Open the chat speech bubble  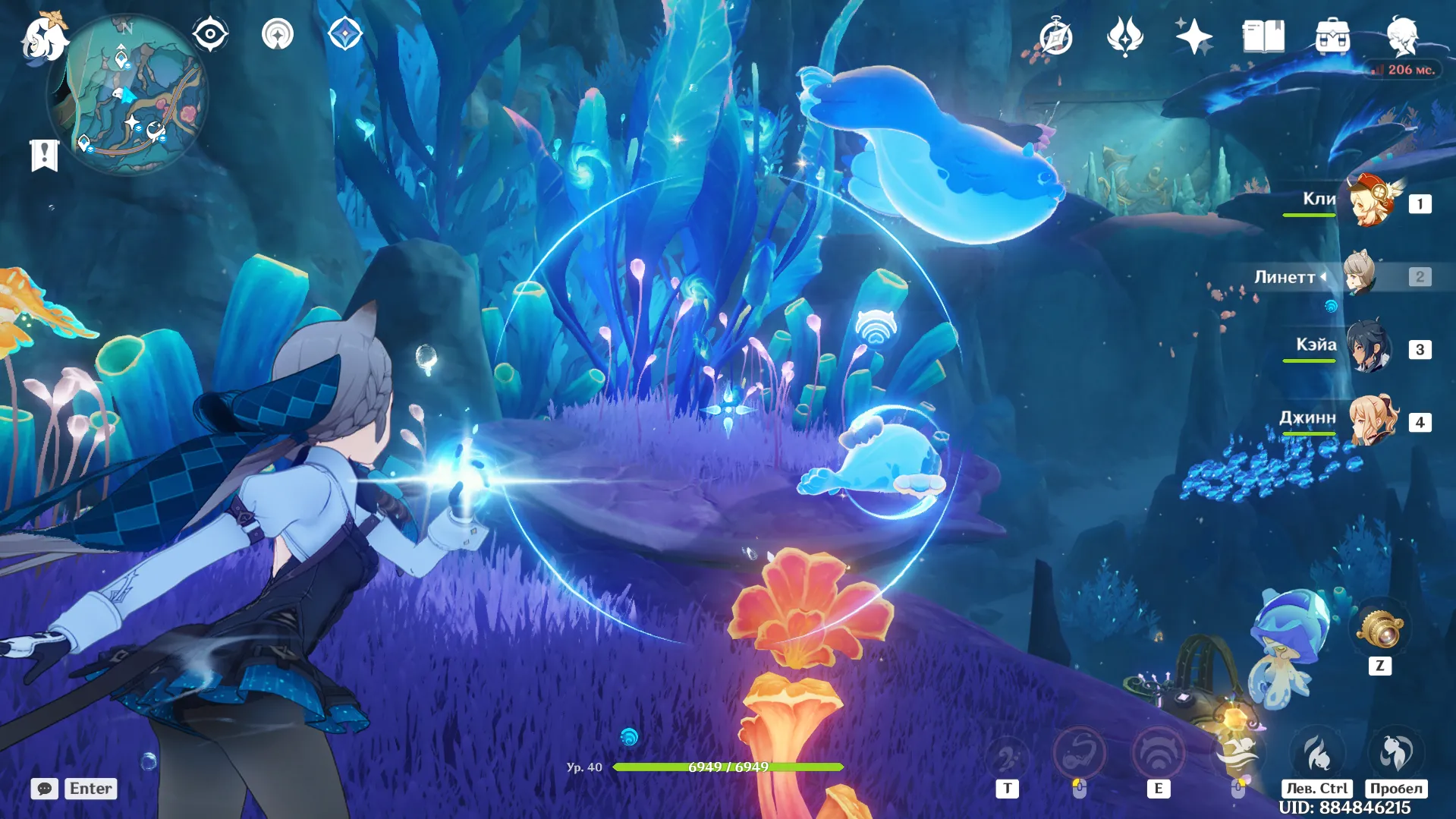tap(45, 789)
